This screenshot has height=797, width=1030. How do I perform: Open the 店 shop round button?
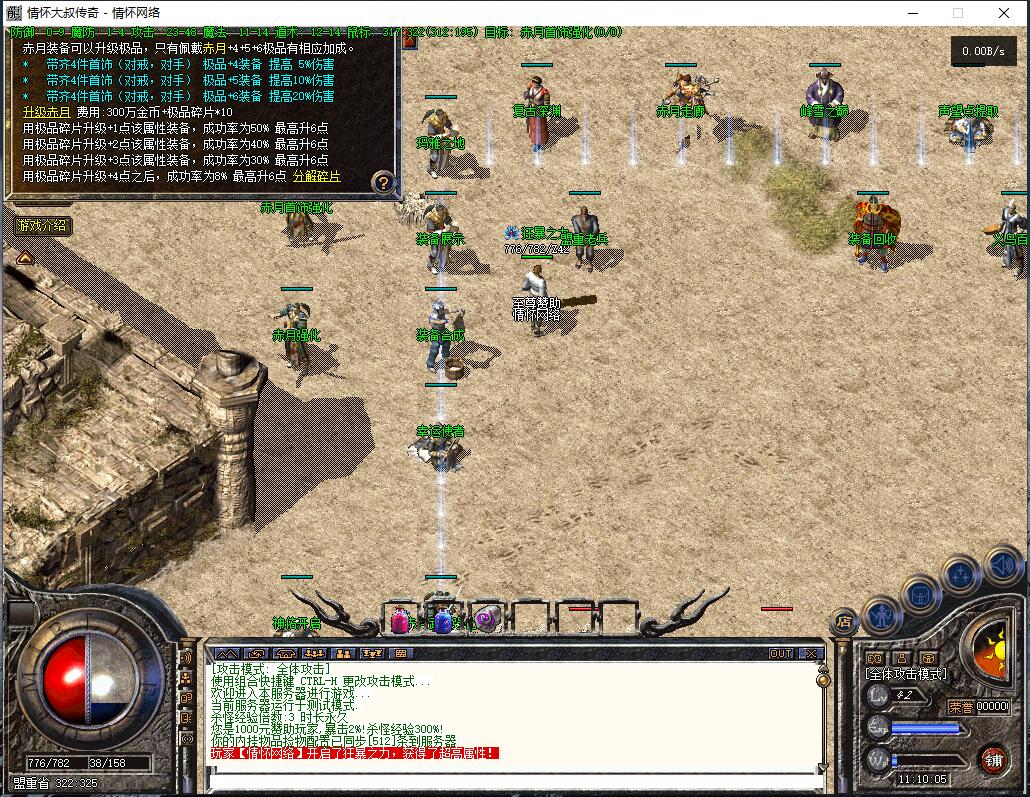pos(845,622)
